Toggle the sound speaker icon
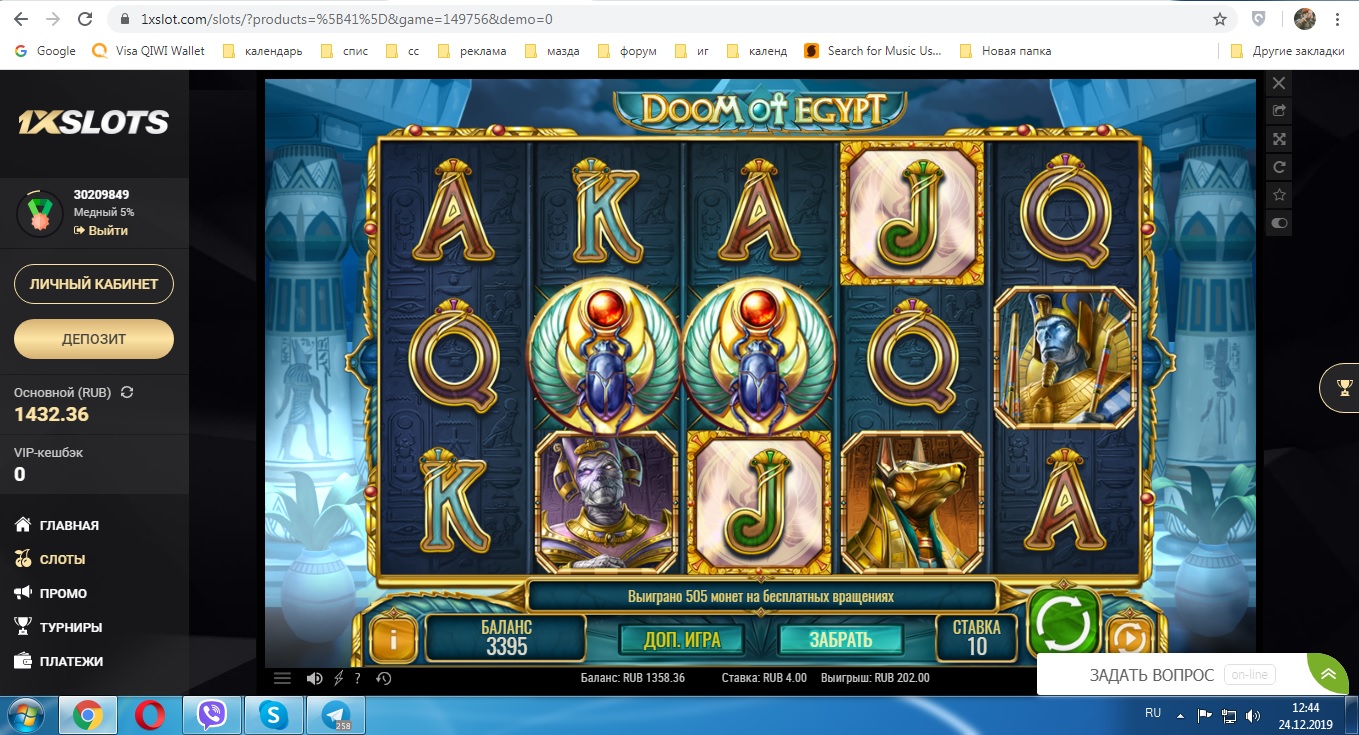Screen dimensions: 1359x735 (x=314, y=678)
